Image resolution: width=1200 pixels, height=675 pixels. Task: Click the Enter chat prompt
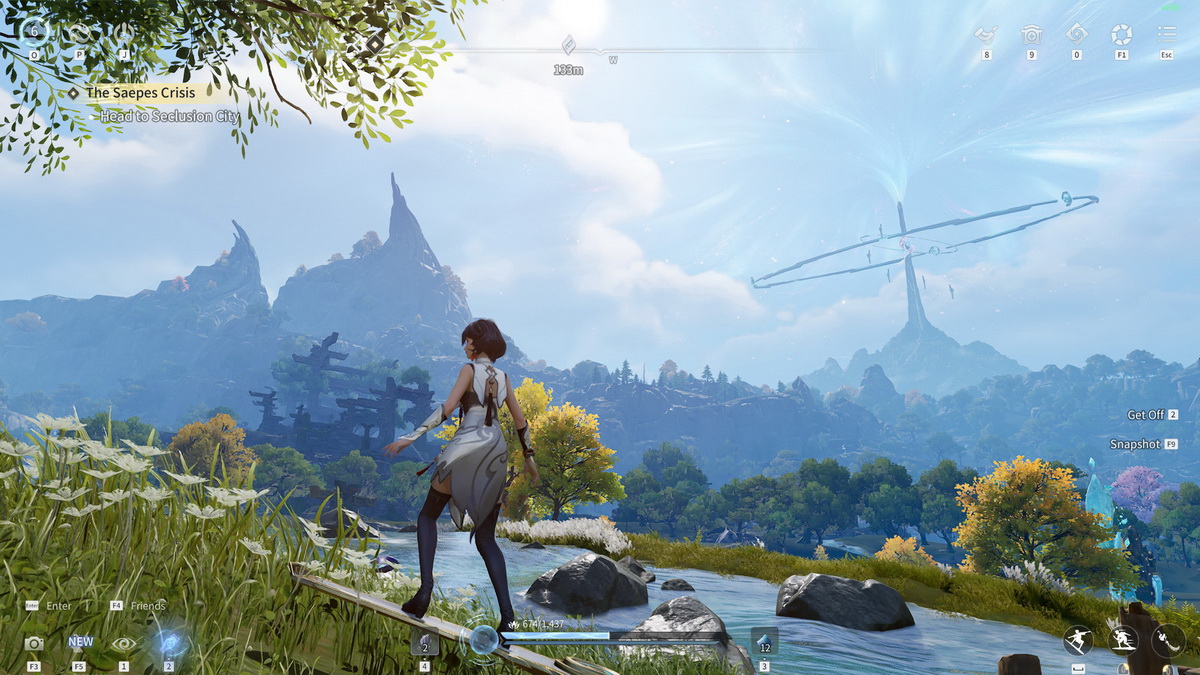[x=50, y=606]
